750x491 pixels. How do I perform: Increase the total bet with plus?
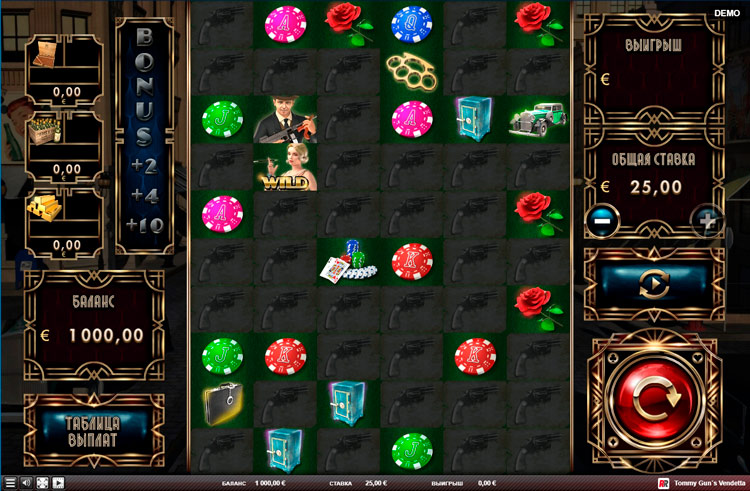(707, 221)
